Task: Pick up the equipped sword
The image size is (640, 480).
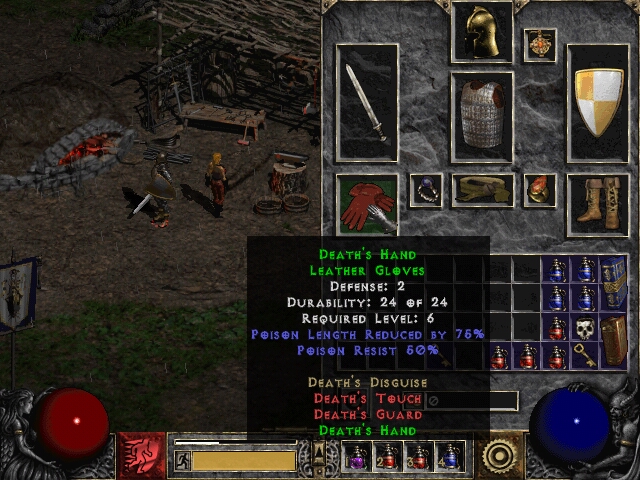Action: tap(366, 103)
